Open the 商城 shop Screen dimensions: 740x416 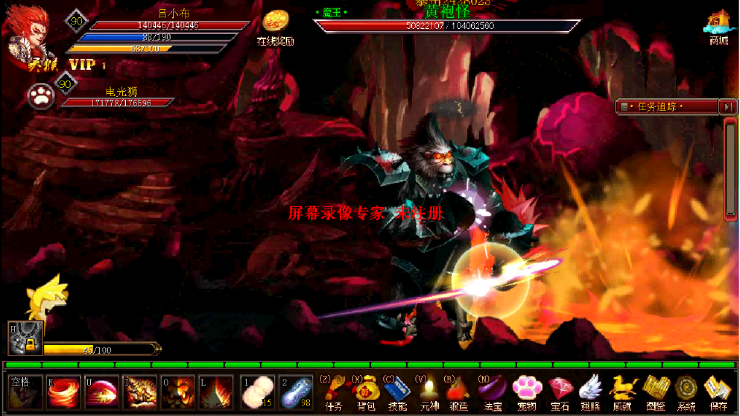point(718,24)
